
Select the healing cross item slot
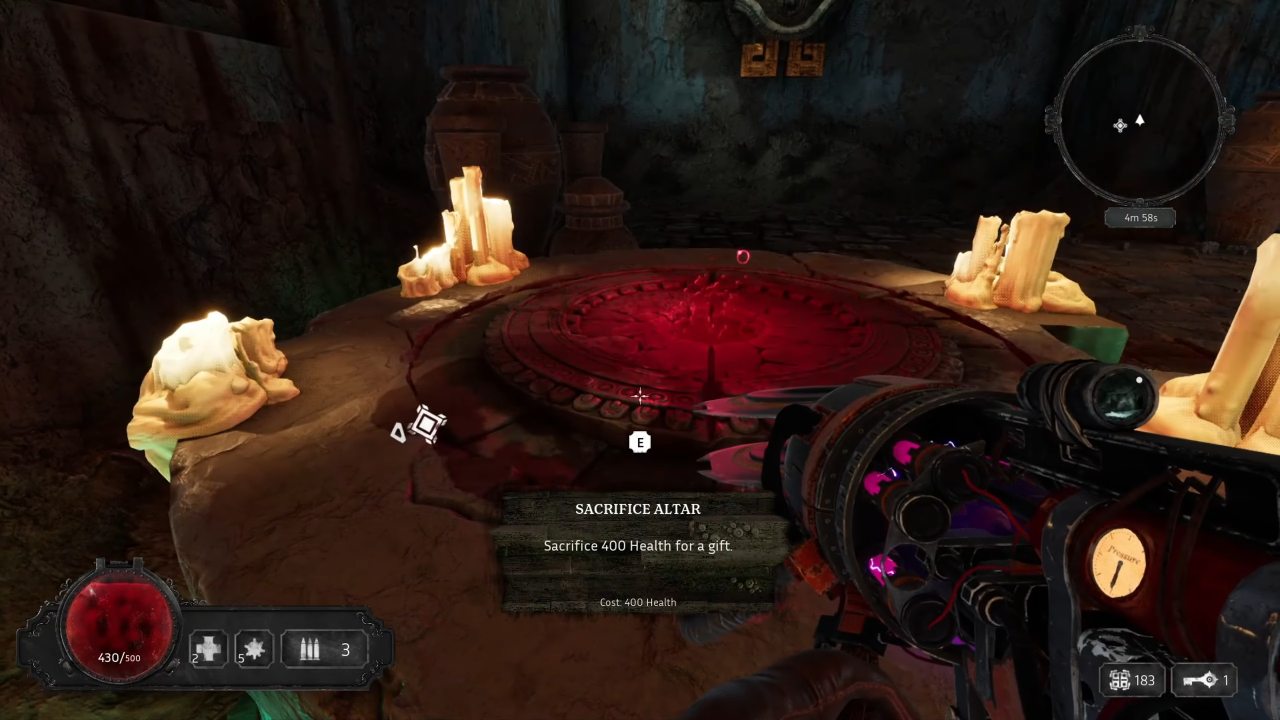click(209, 650)
